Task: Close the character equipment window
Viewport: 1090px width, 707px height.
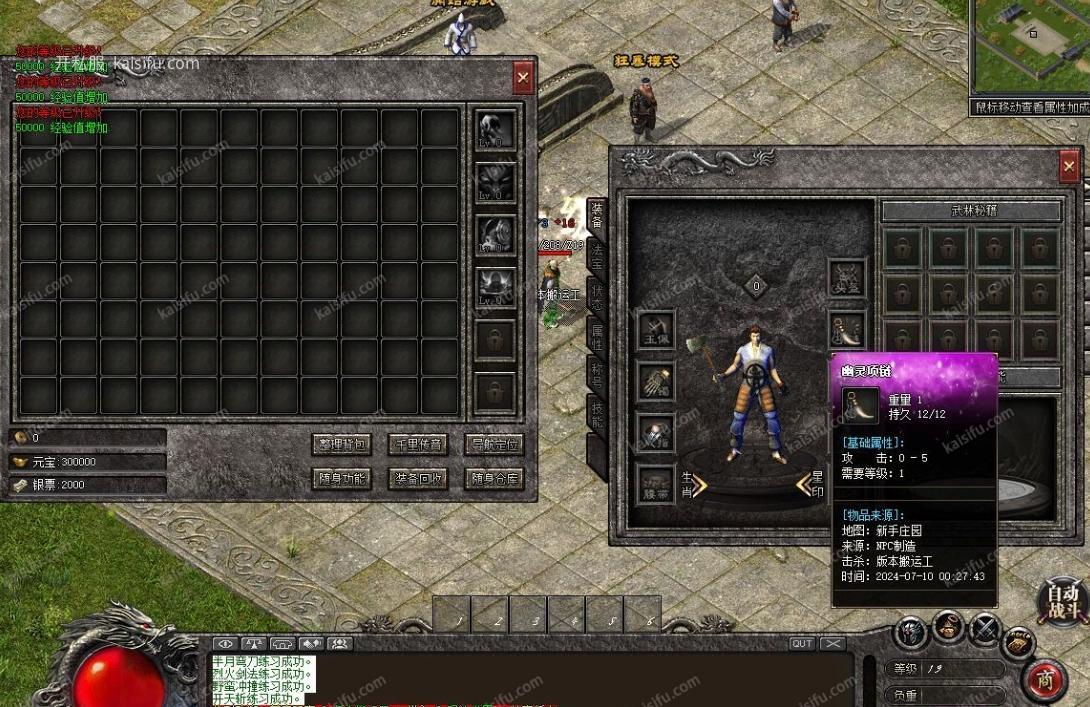Action: [1069, 166]
